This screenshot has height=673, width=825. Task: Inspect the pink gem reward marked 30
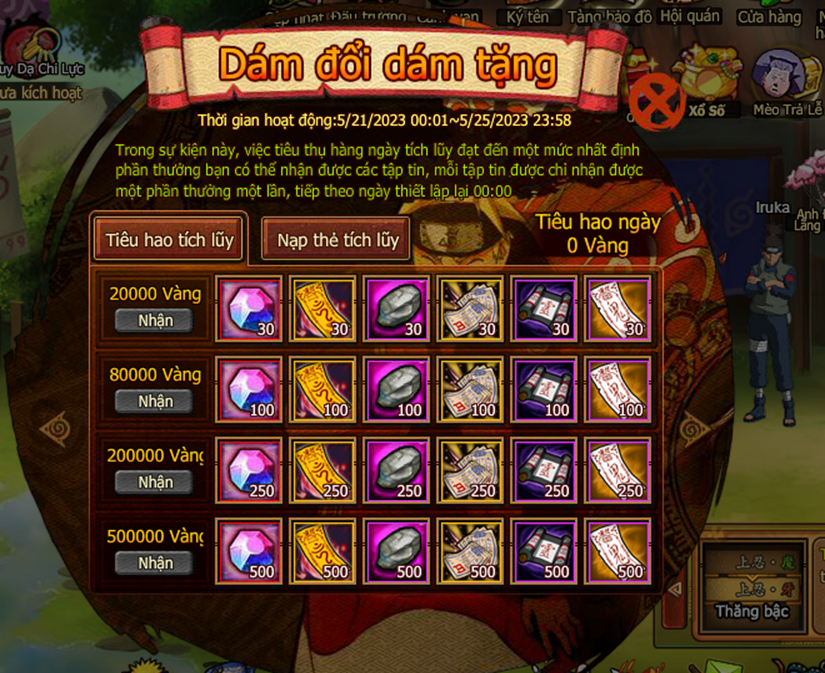248,307
